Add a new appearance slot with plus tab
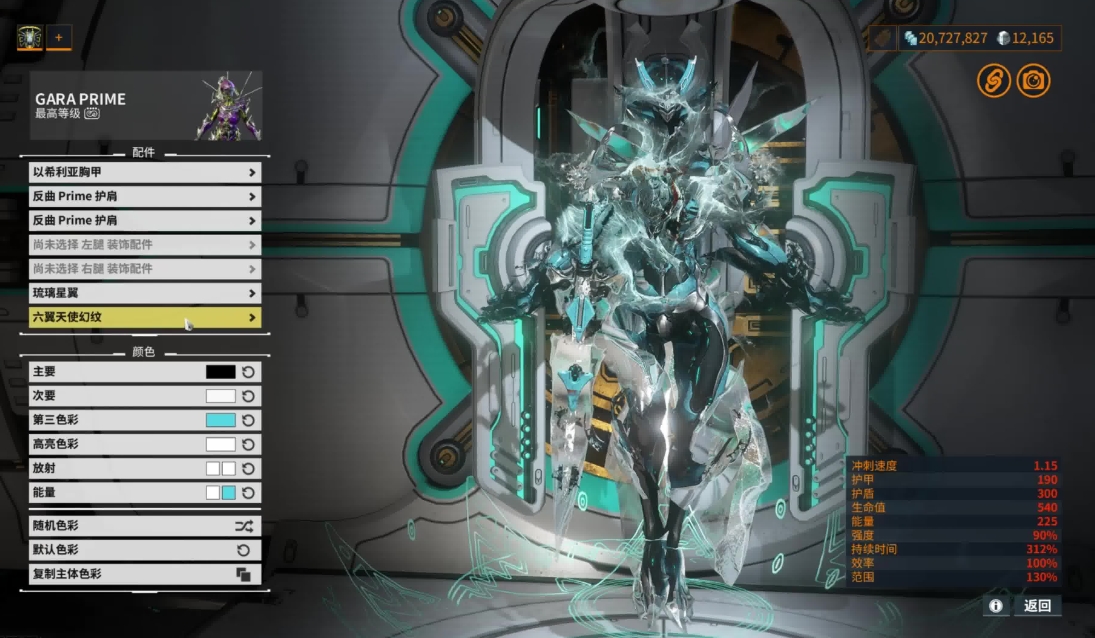The height and width of the screenshot is (638, 1095). tap(58, 38)
